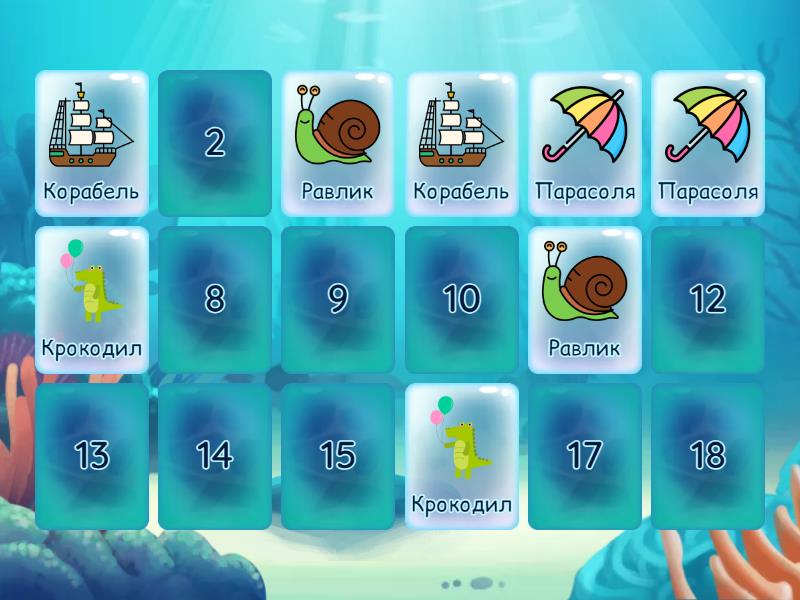Image resolution: width=800 pixels, height=600 pixels.
Task: Flip the card labeled 12
Action: click(708, 299)
